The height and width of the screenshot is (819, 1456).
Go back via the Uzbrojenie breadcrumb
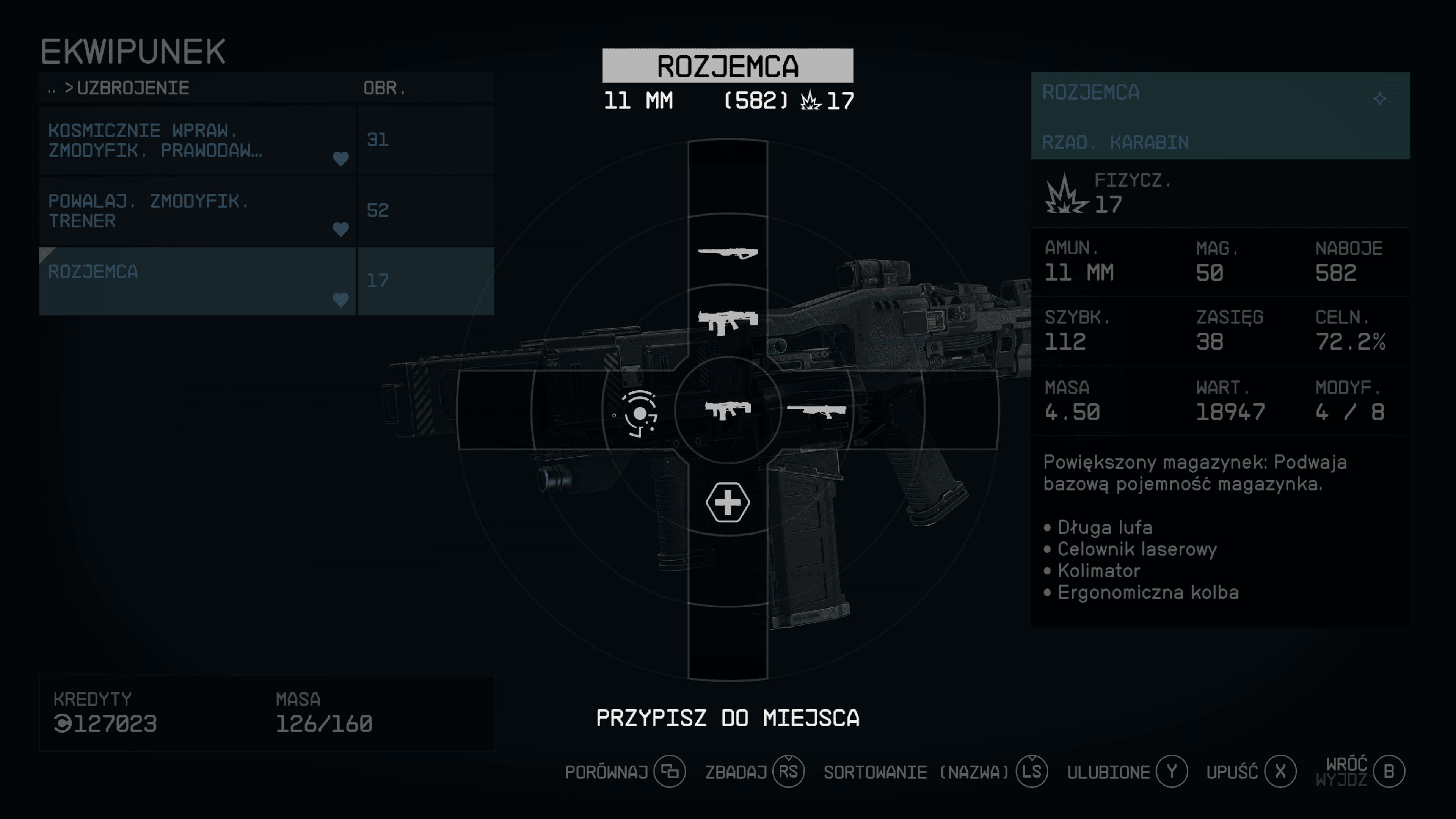[x=132, y=88]
